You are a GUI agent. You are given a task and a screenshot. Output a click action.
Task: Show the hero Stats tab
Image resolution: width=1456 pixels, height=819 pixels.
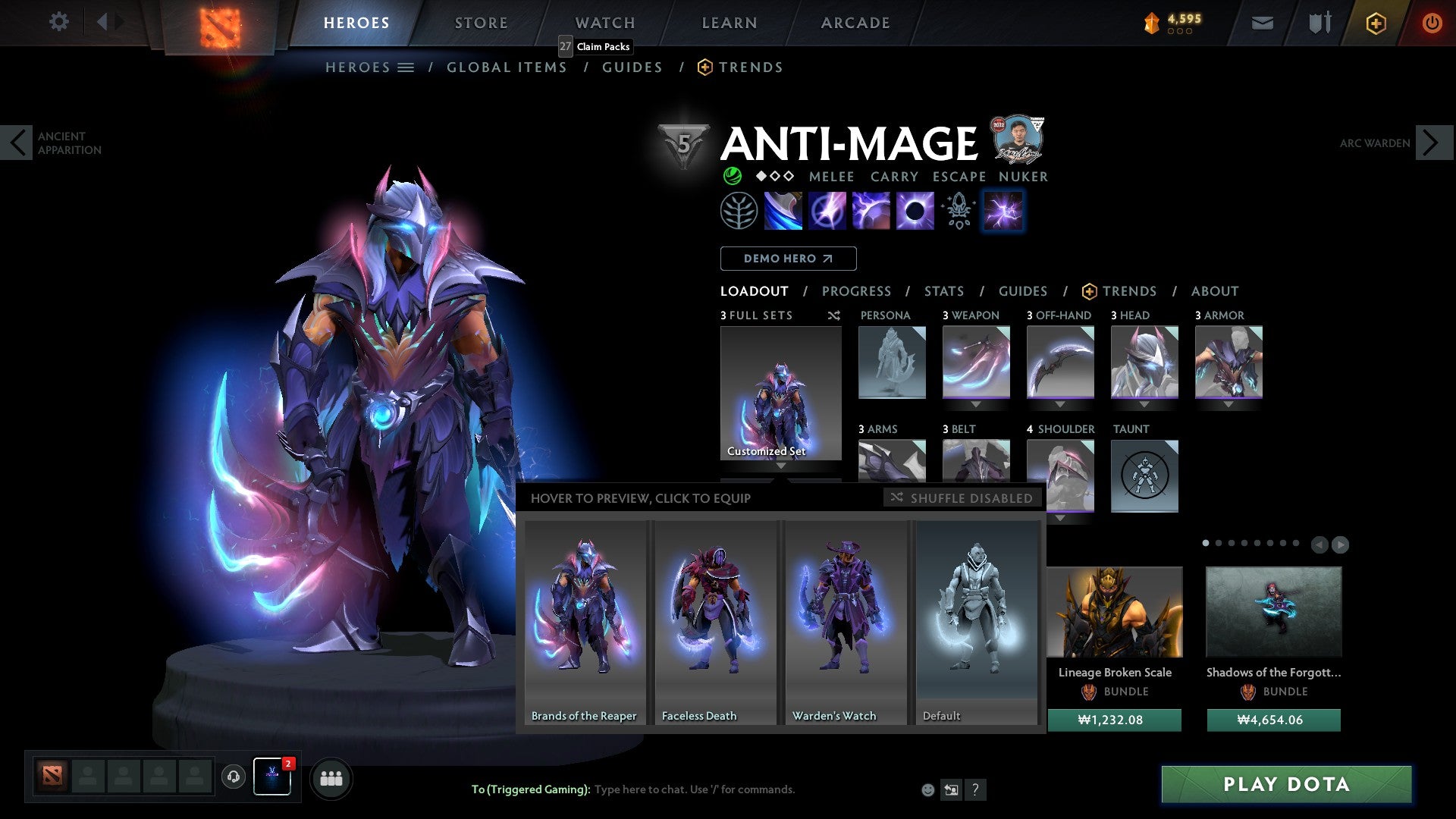[x=943, y=291]
